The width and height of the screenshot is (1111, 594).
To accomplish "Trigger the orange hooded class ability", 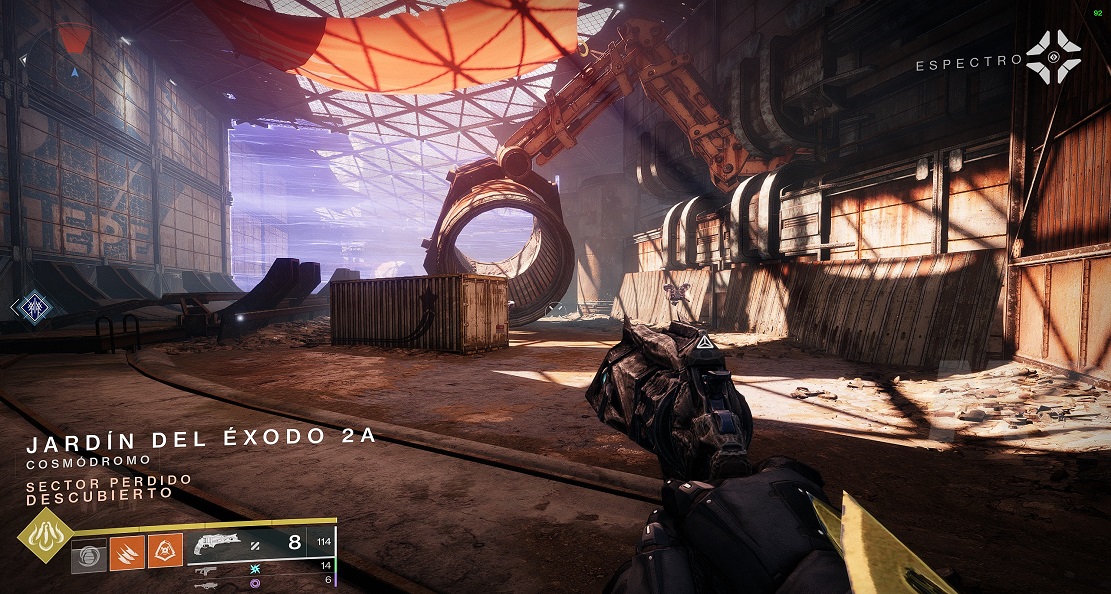I will [165, 552].
